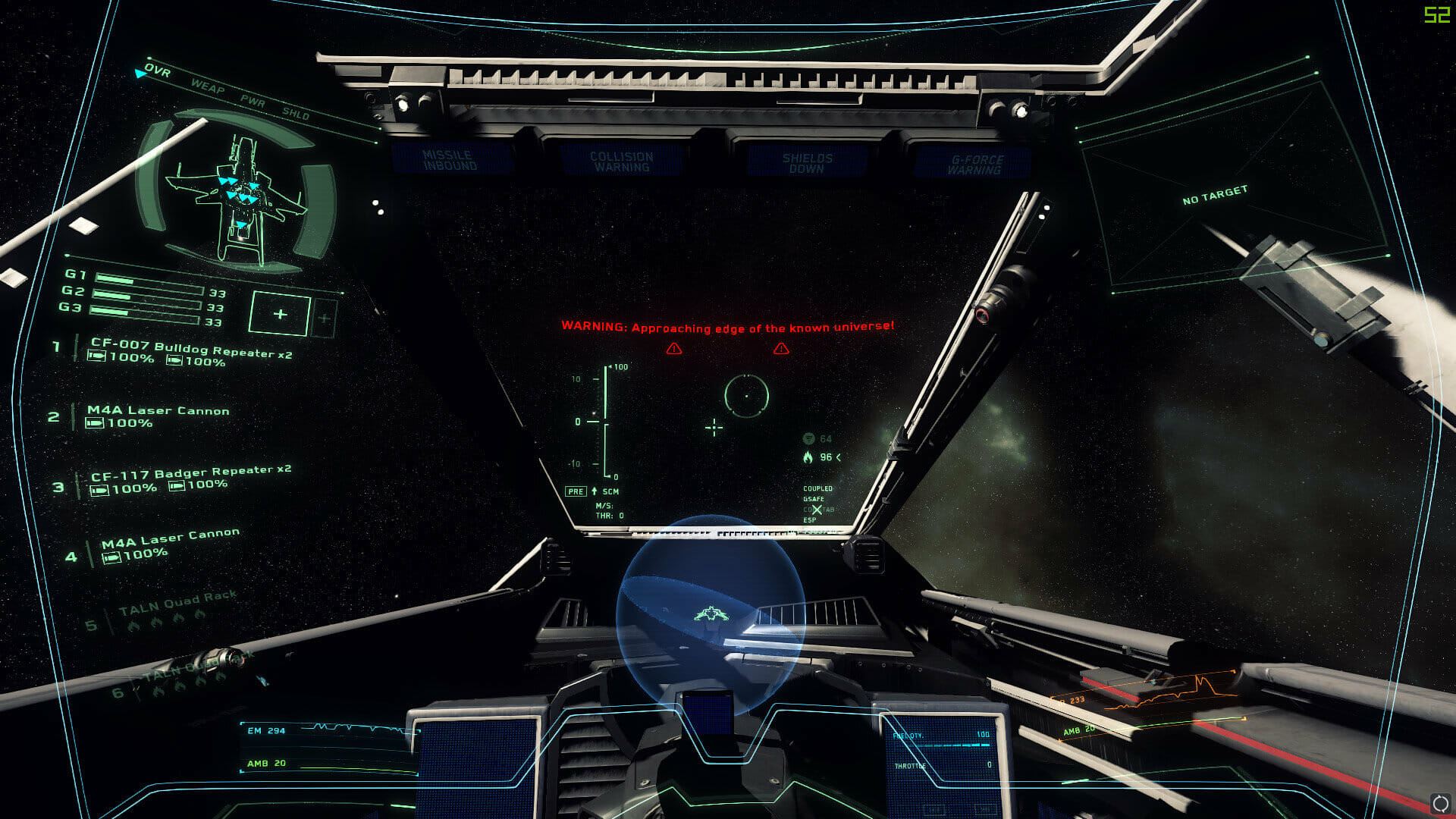
Task: Open the WEAP tab
Action: point(207,87)
